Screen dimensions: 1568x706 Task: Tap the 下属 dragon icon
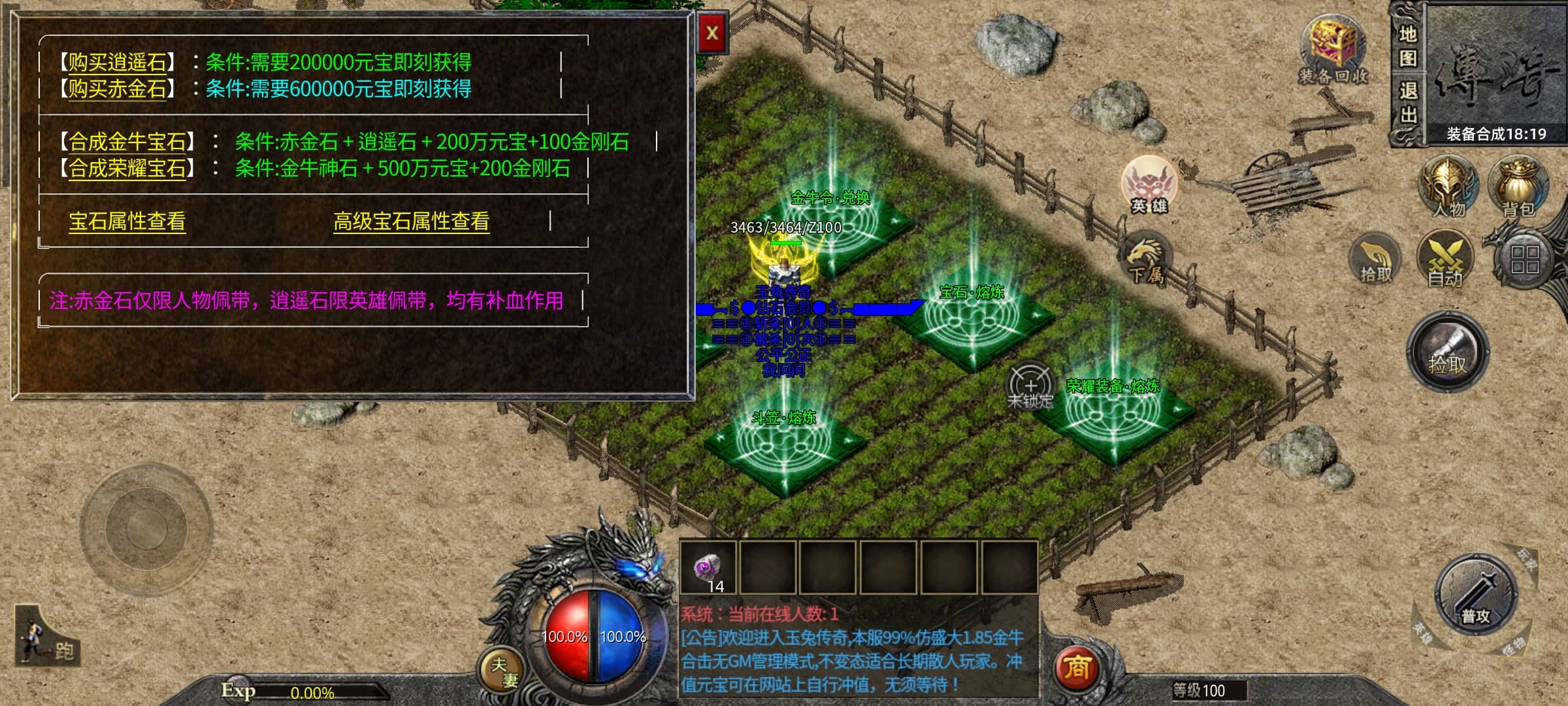(x=1146, y=260)
